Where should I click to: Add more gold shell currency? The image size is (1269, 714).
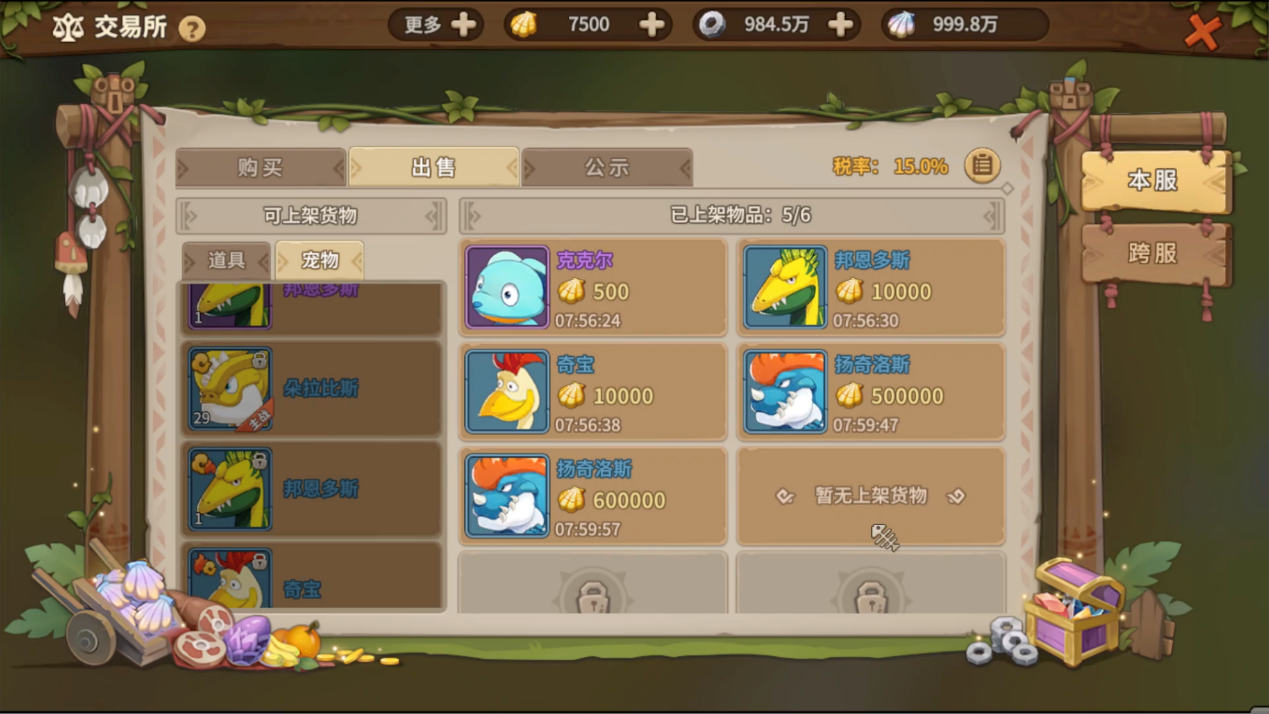[651, 25]
